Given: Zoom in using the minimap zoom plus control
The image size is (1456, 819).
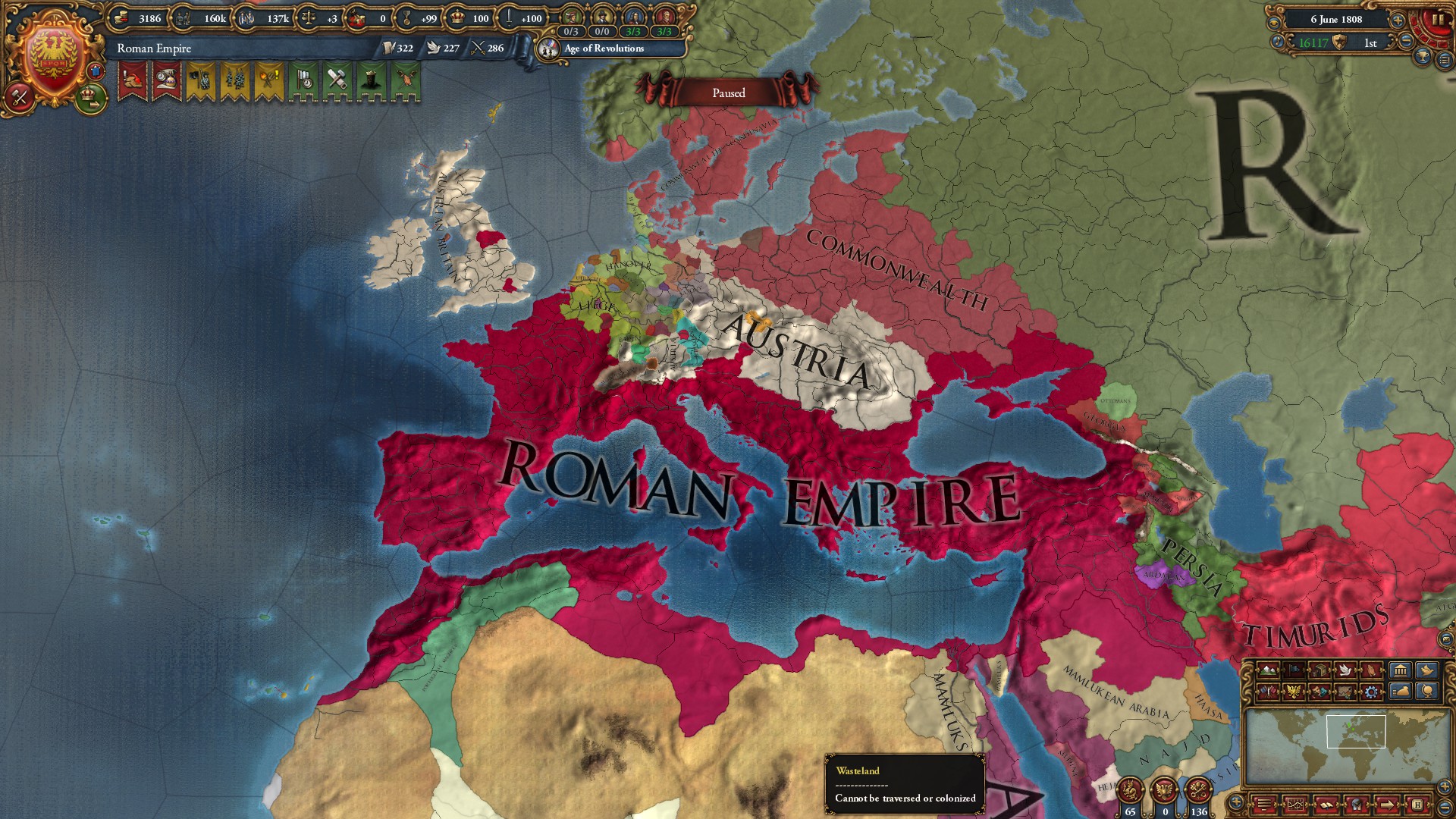Looking at the screenshot, I should click(1445, 786).
